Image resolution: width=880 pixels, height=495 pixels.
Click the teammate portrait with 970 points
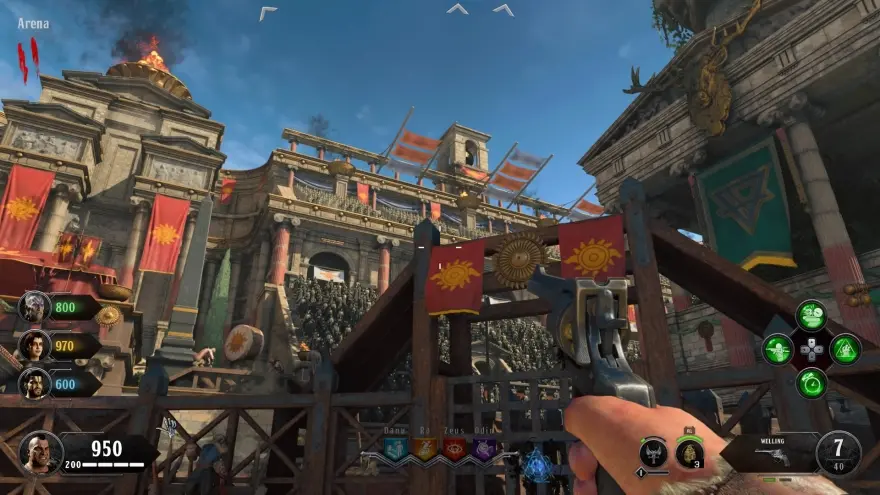(34, 345)
